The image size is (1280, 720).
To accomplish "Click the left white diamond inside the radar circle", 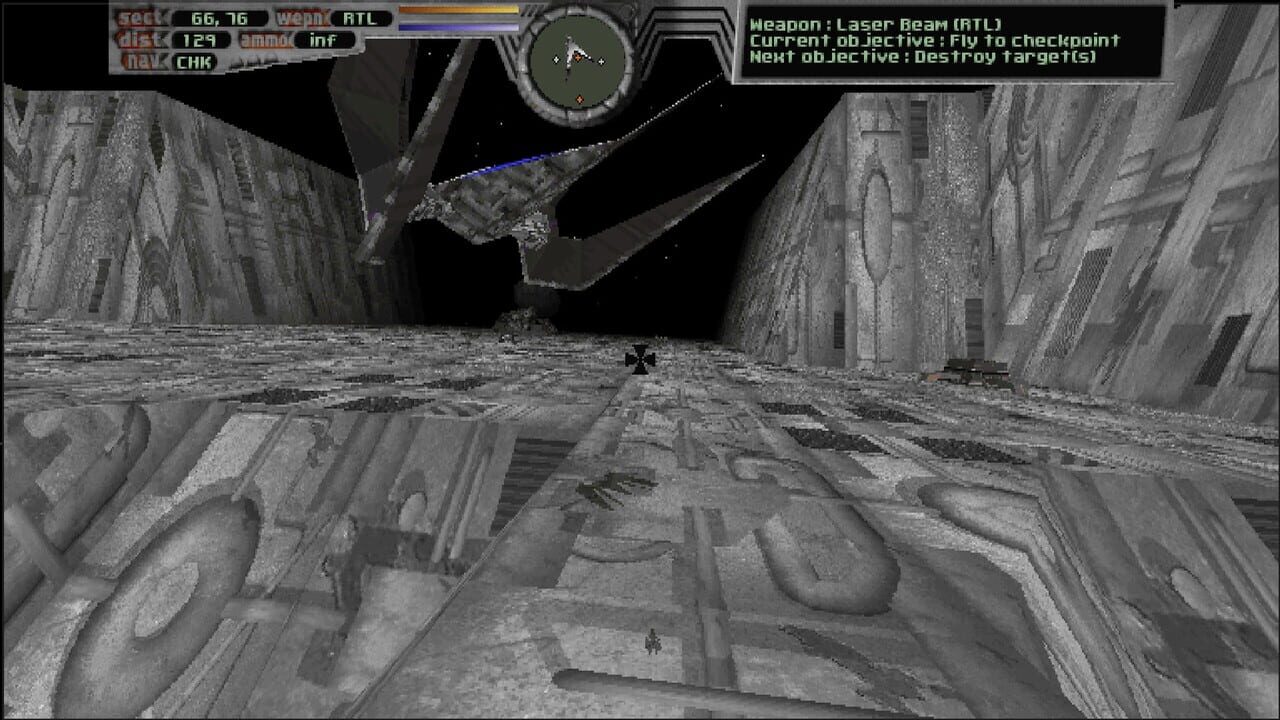I will coord(557,59).
